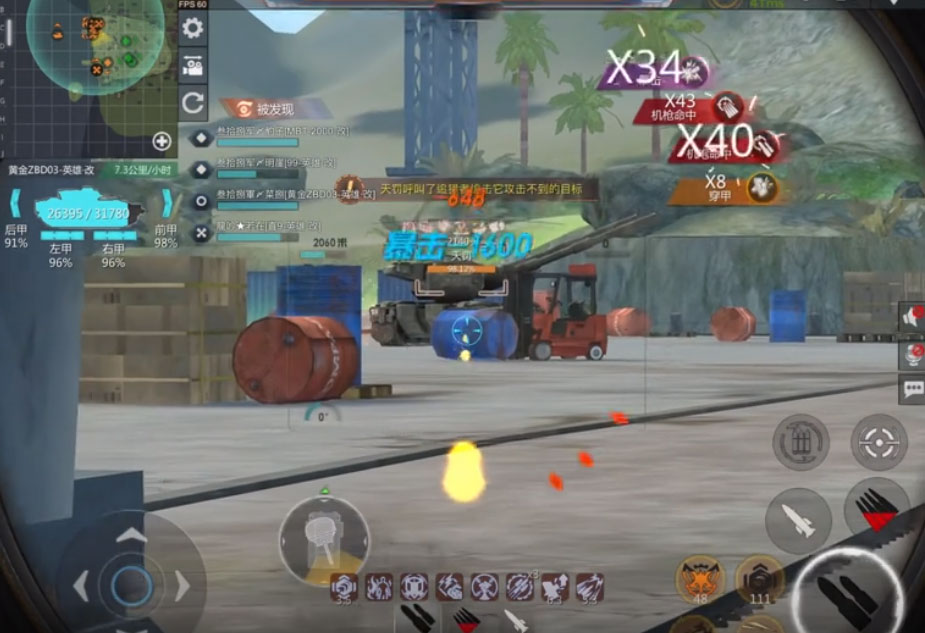The image size is (925, 633).
Task: Switch the camera view mode
Action: (x=192, y=66)
